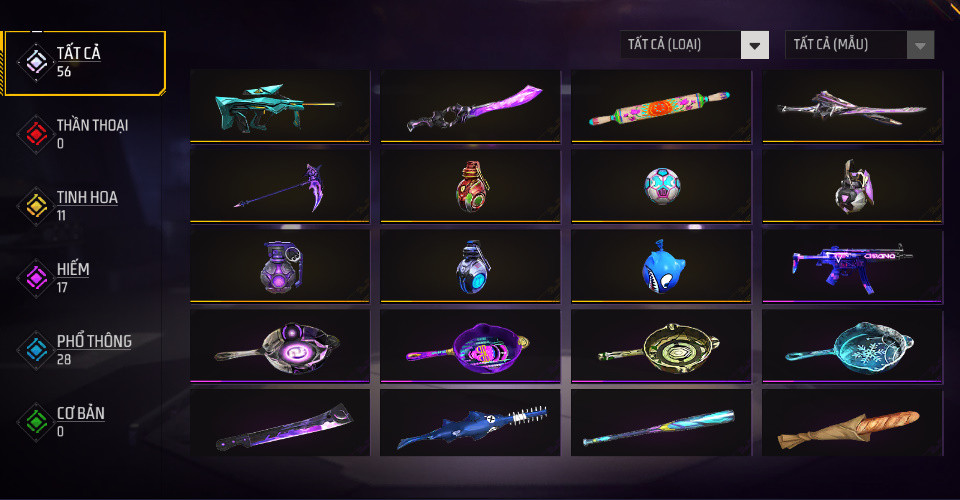Pick the purple machete skin

point(279,425)
